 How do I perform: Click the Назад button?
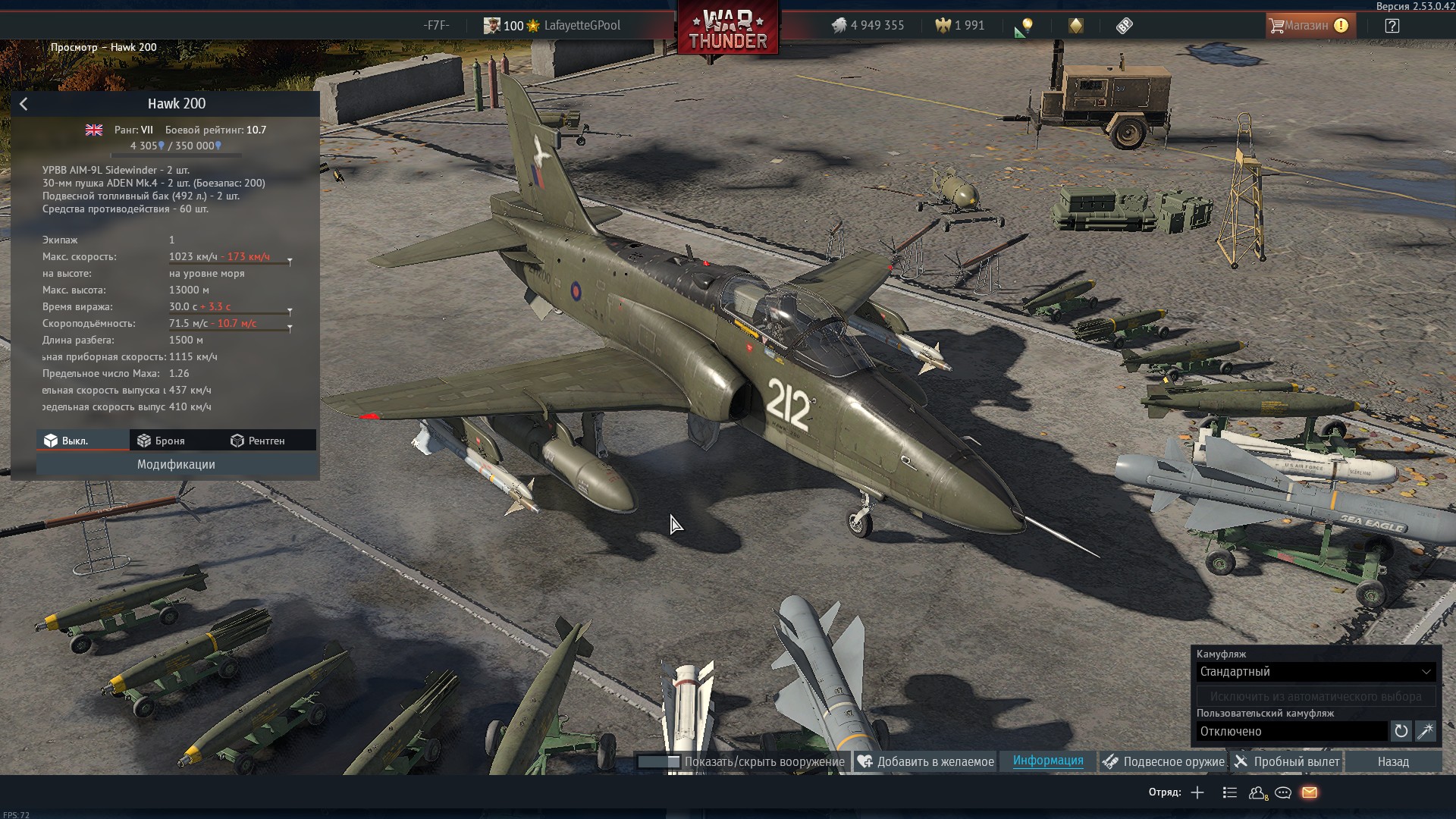pyautogui.click(x=1393, y=761)
